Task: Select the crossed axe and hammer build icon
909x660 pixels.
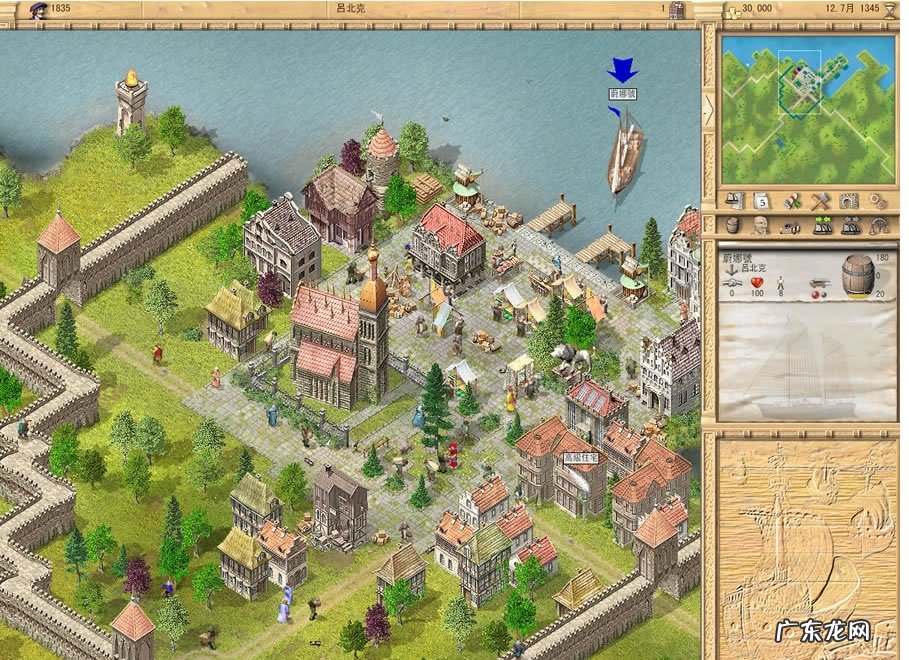Action: 821,200
